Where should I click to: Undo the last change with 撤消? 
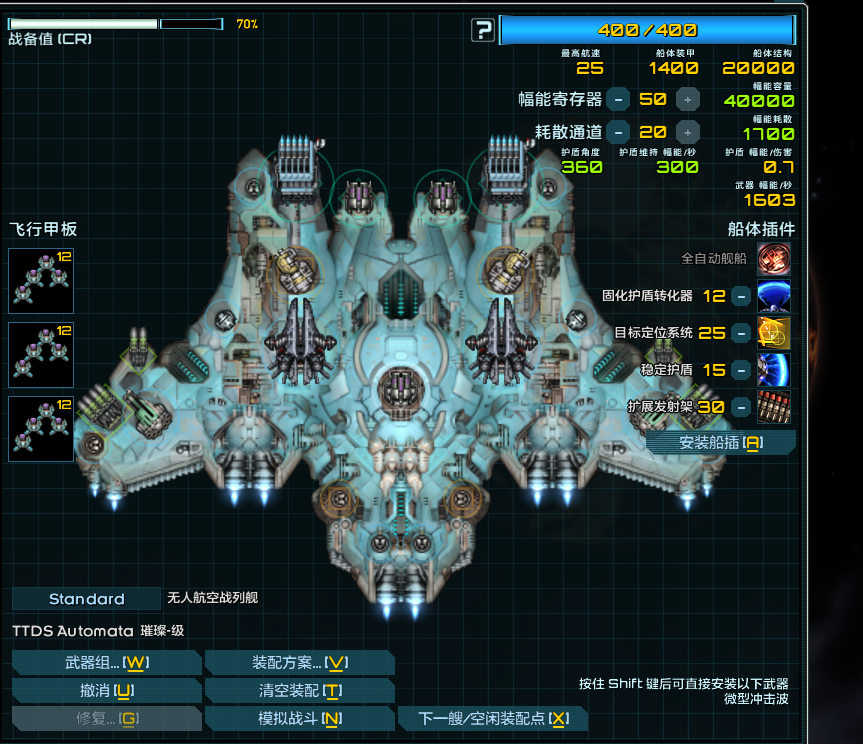[106, 691]
